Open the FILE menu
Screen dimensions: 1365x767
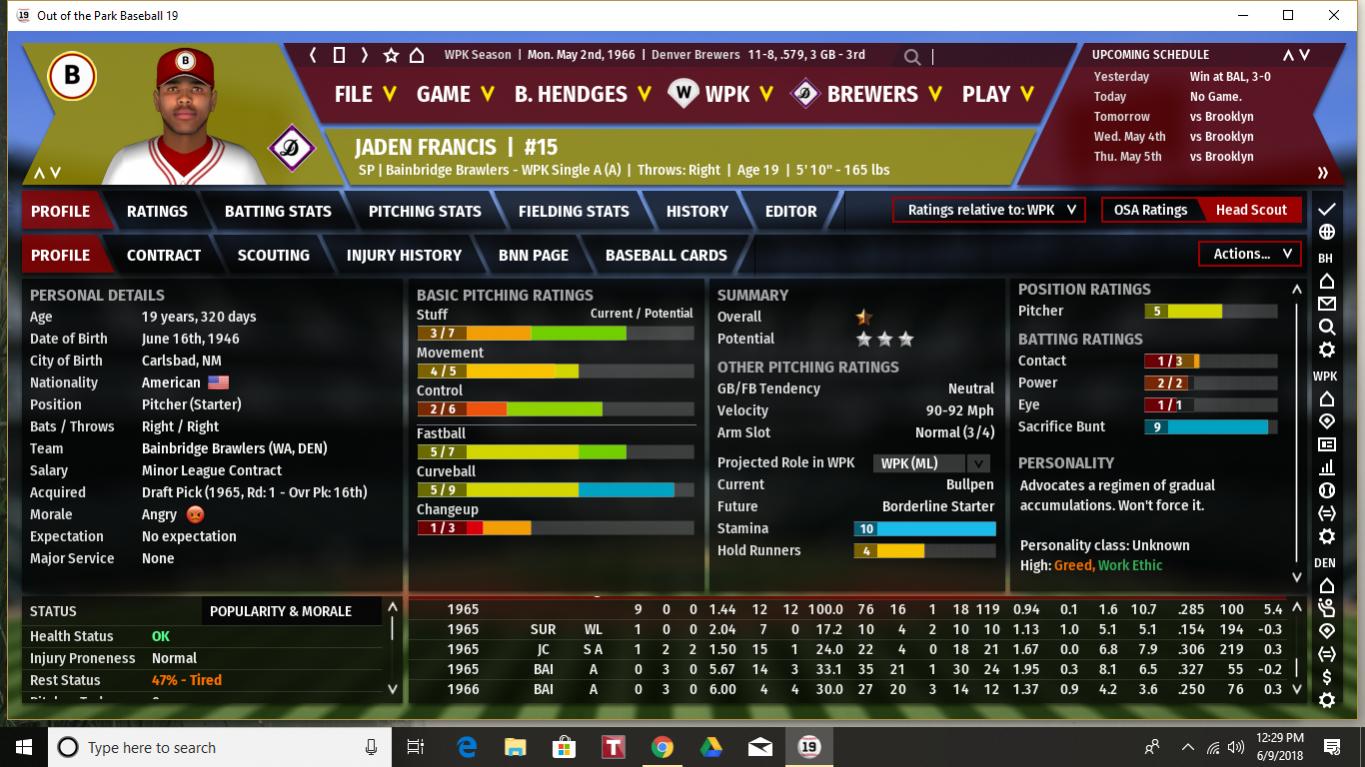point(364,94)
